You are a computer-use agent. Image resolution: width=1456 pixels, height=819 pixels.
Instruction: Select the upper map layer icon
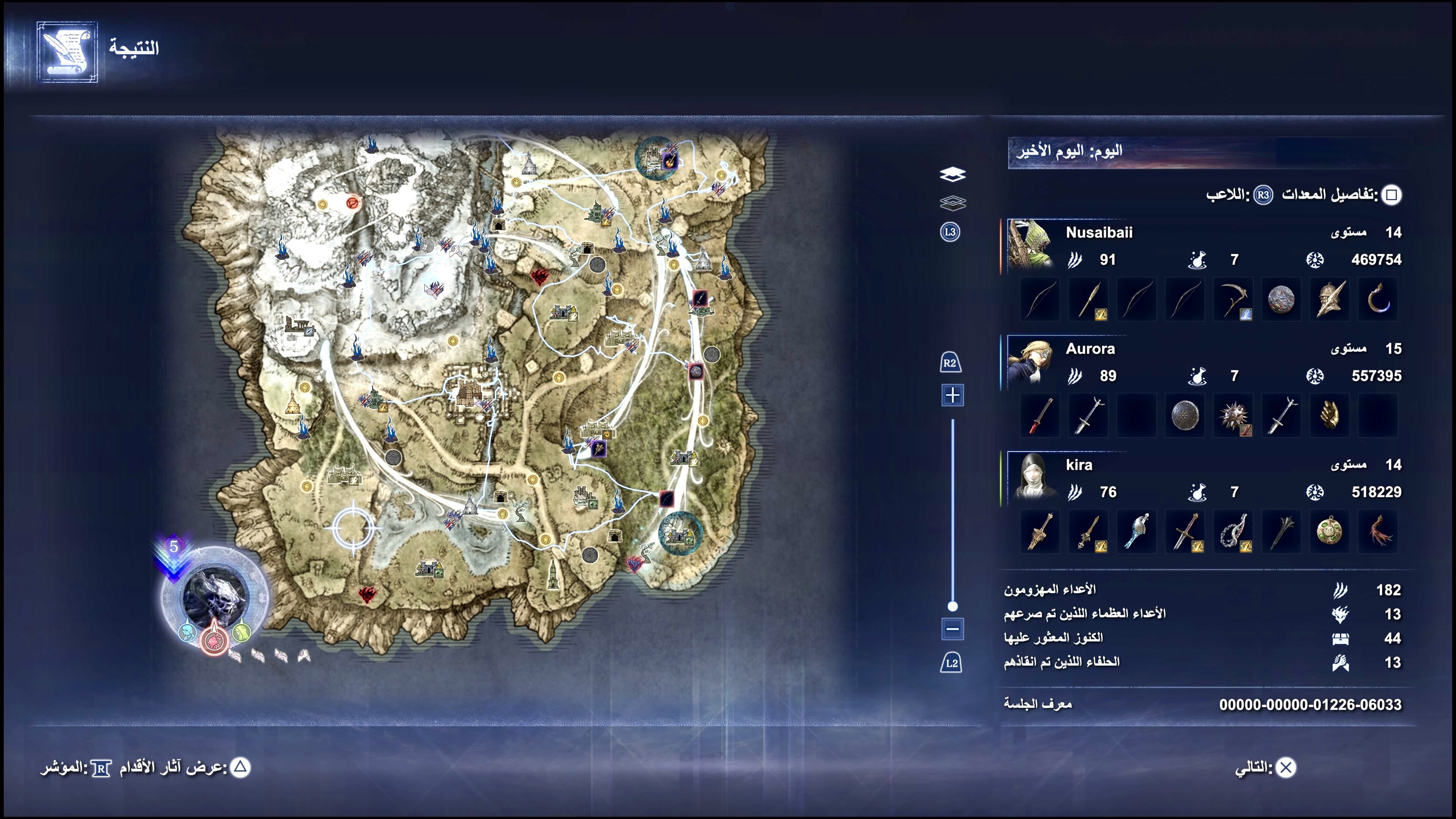[x=952, y=174]
